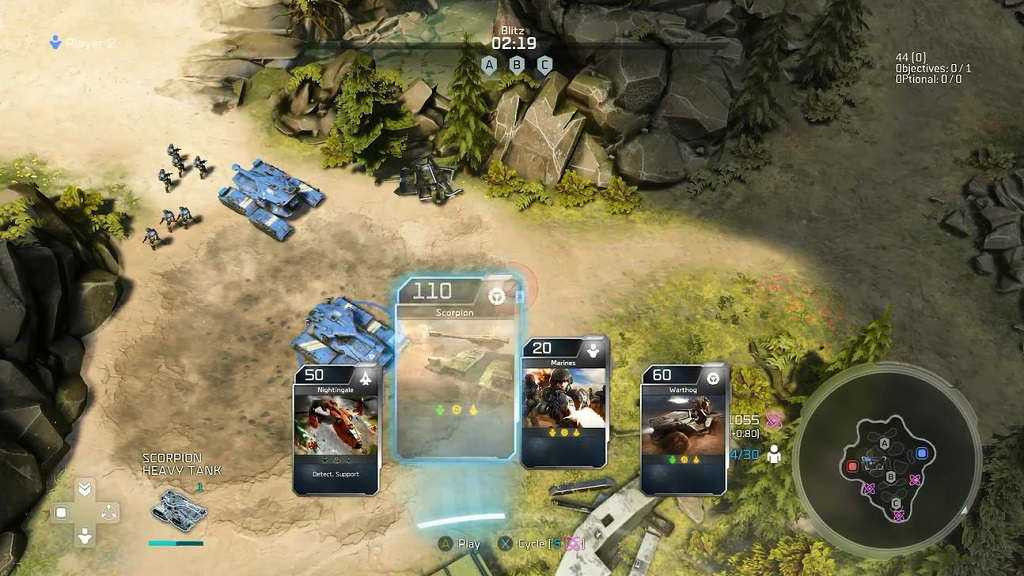Click control point B under the Blitz timer
Screen dimensions: 1024x576
[x=517, y=65]
